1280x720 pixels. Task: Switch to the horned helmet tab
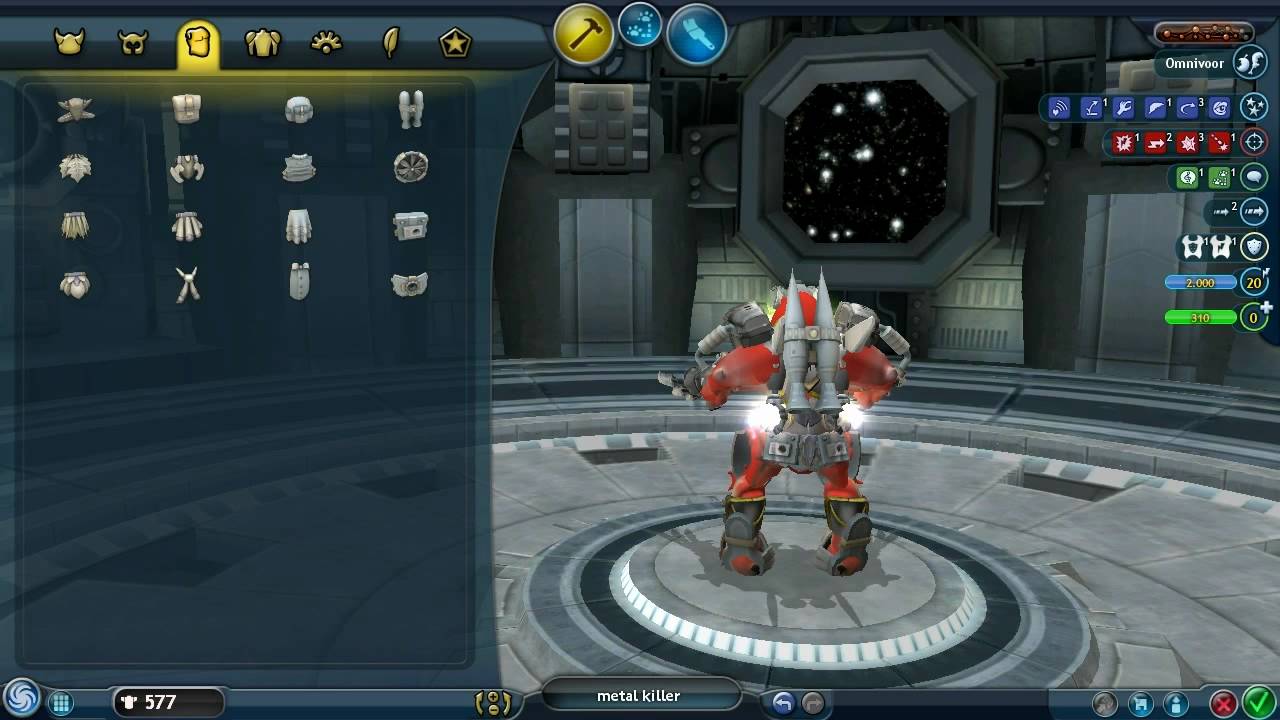tap(69, 43)
